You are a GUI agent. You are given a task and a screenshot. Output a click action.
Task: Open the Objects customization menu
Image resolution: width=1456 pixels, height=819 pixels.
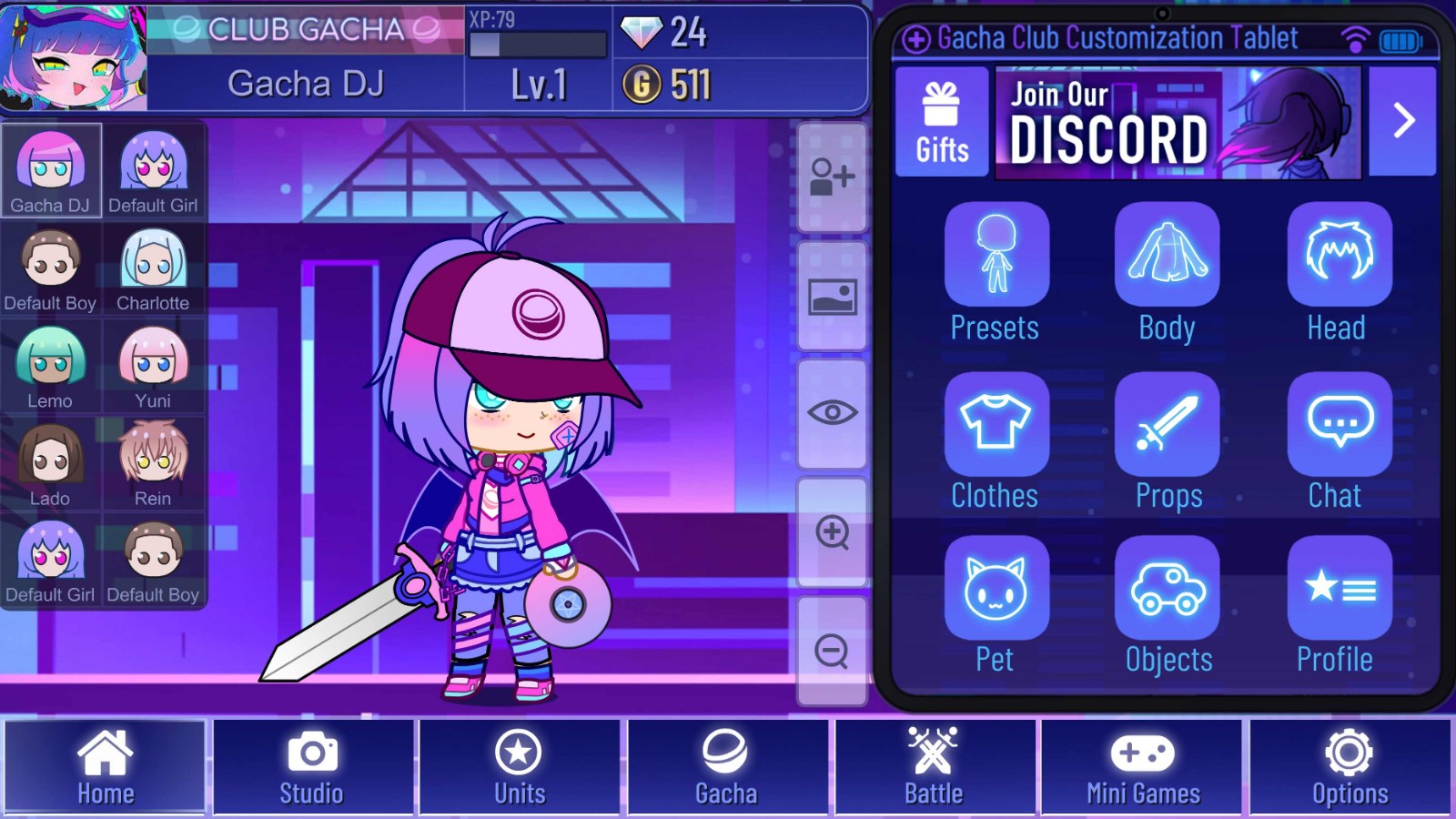point(1168,587)
